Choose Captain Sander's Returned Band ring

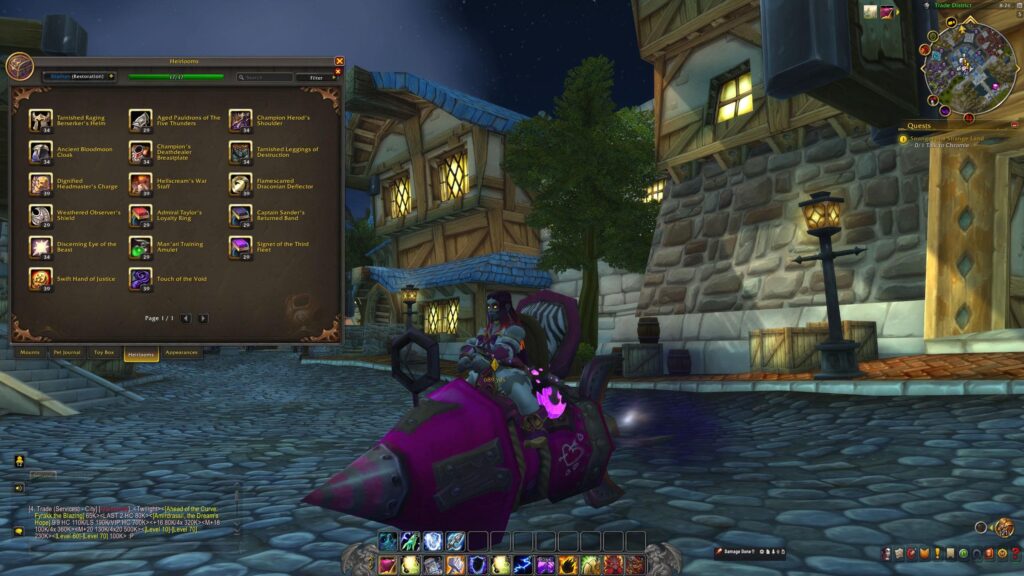[x=240, y=215]
